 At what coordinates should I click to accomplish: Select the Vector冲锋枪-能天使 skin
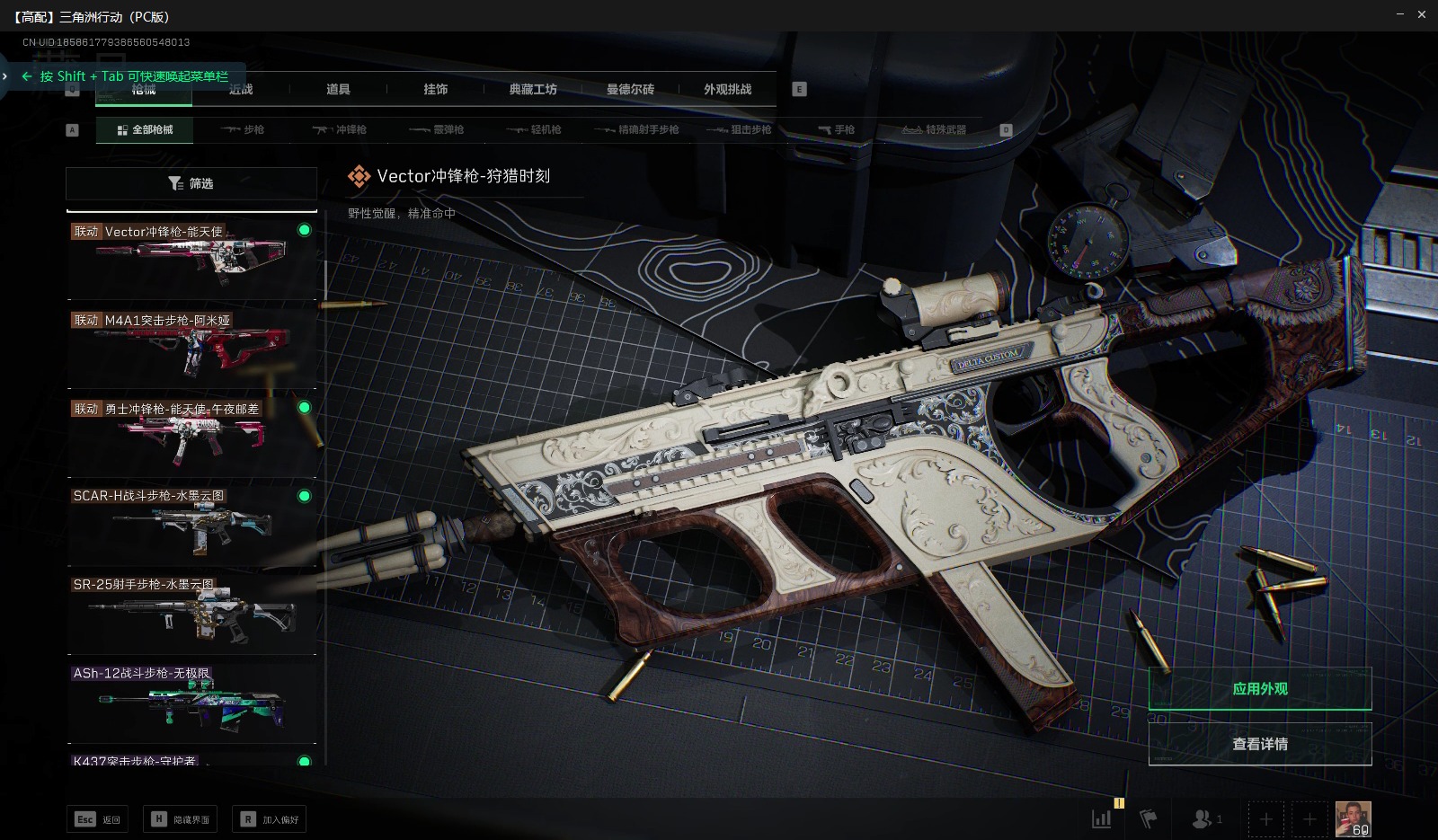point(191,258)
